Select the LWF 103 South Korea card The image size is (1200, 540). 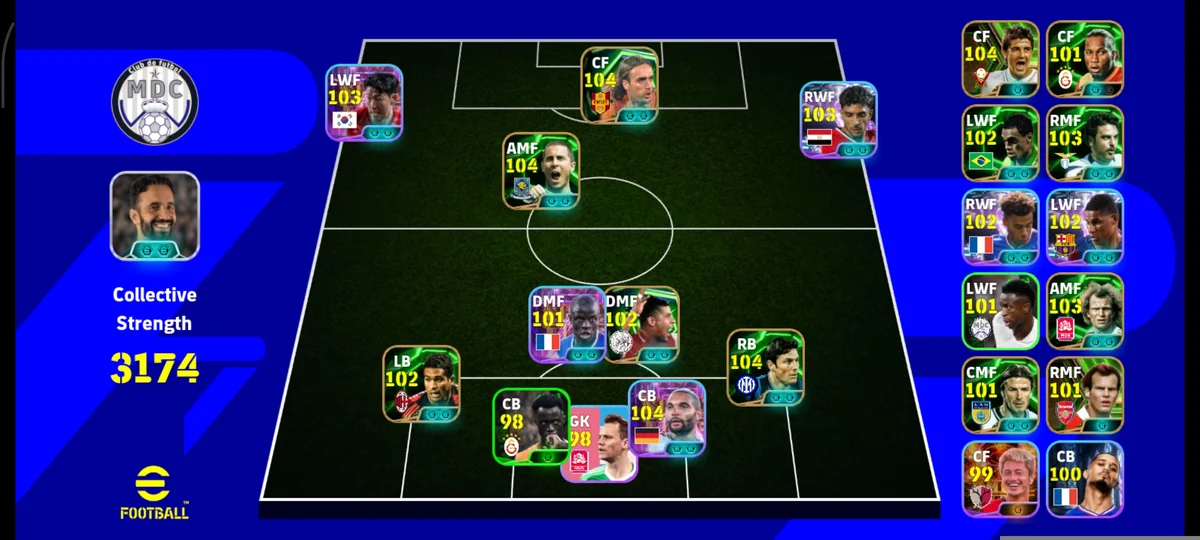tap(364, 102)
